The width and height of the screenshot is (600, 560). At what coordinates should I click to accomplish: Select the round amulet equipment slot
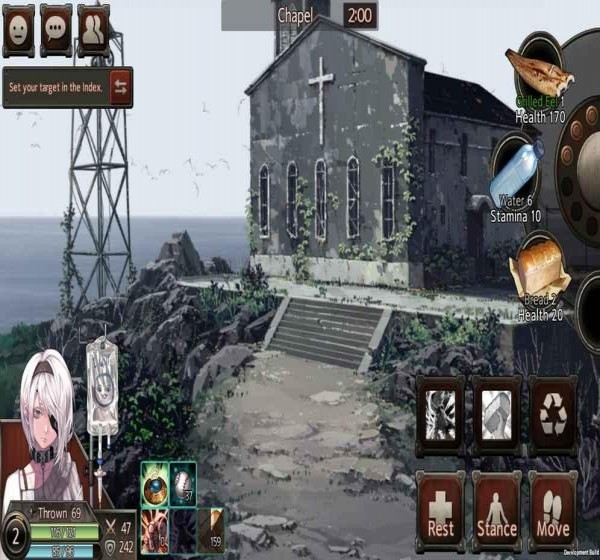(x=154, y=484)
